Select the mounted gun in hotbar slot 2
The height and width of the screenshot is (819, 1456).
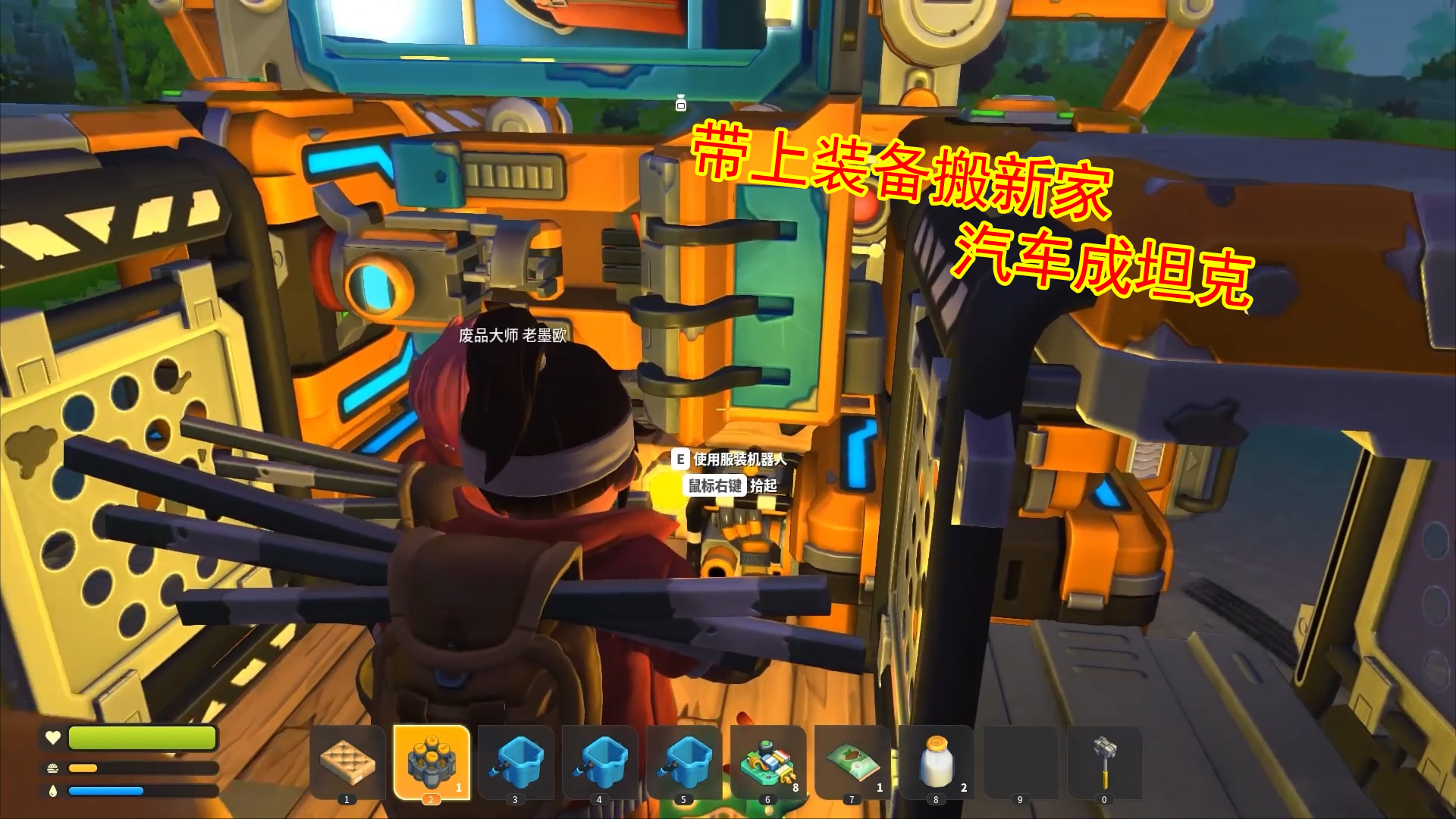pos(432,762)
